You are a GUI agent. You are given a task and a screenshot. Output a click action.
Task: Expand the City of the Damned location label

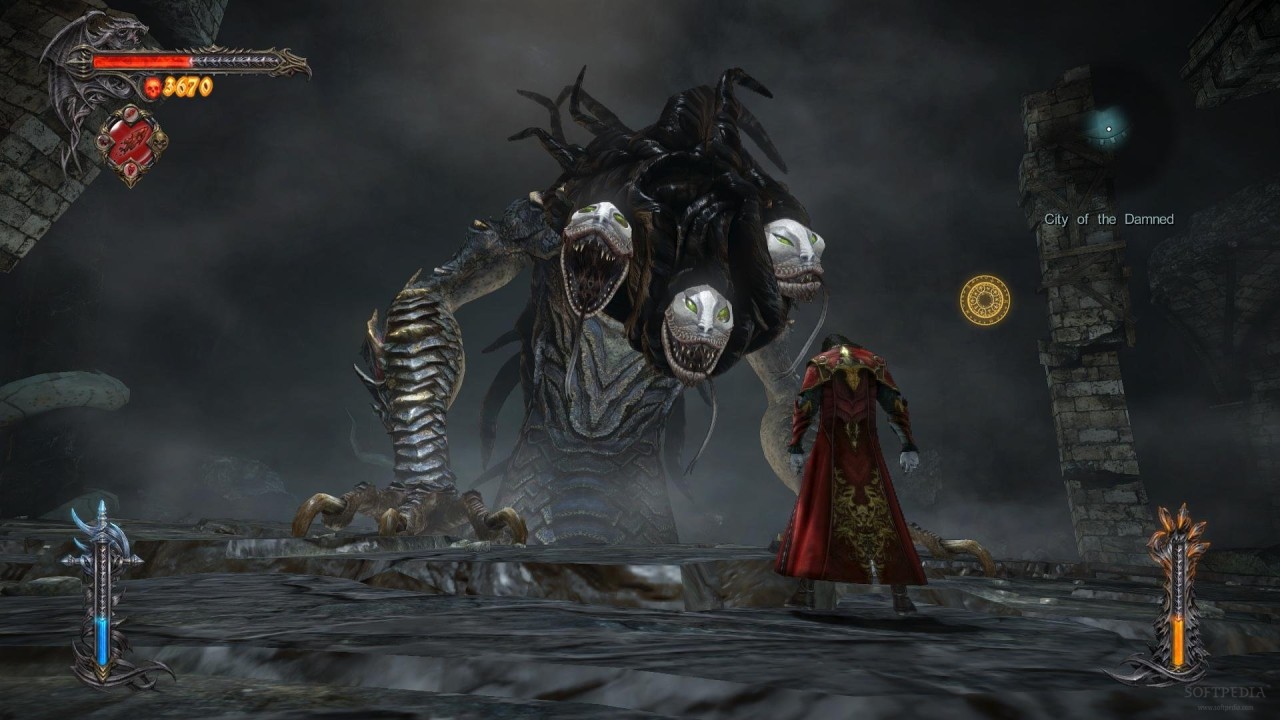click(x=1108, y=217)
